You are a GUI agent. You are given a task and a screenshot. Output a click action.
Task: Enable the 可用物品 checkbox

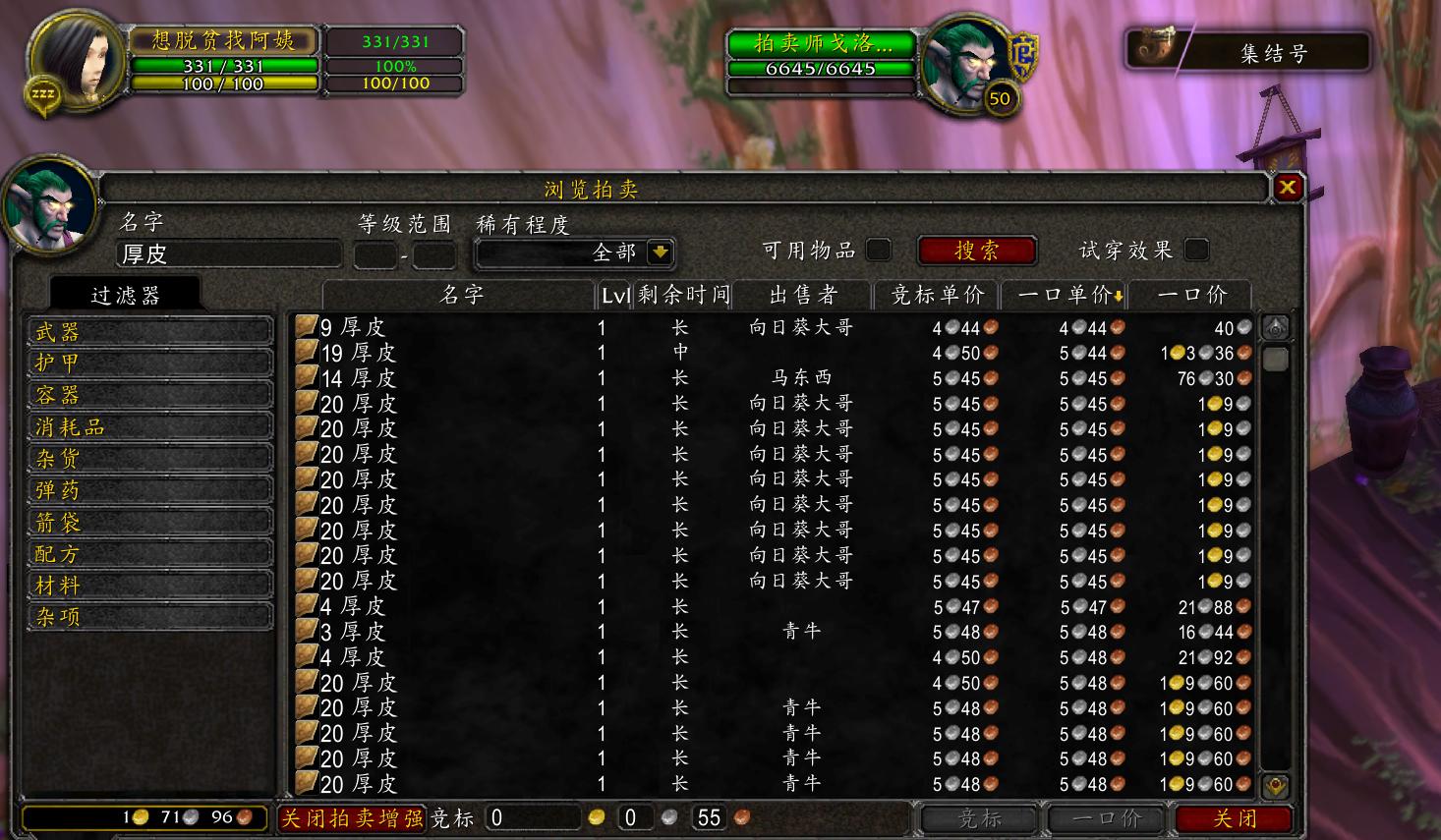(x=880, y=251)
